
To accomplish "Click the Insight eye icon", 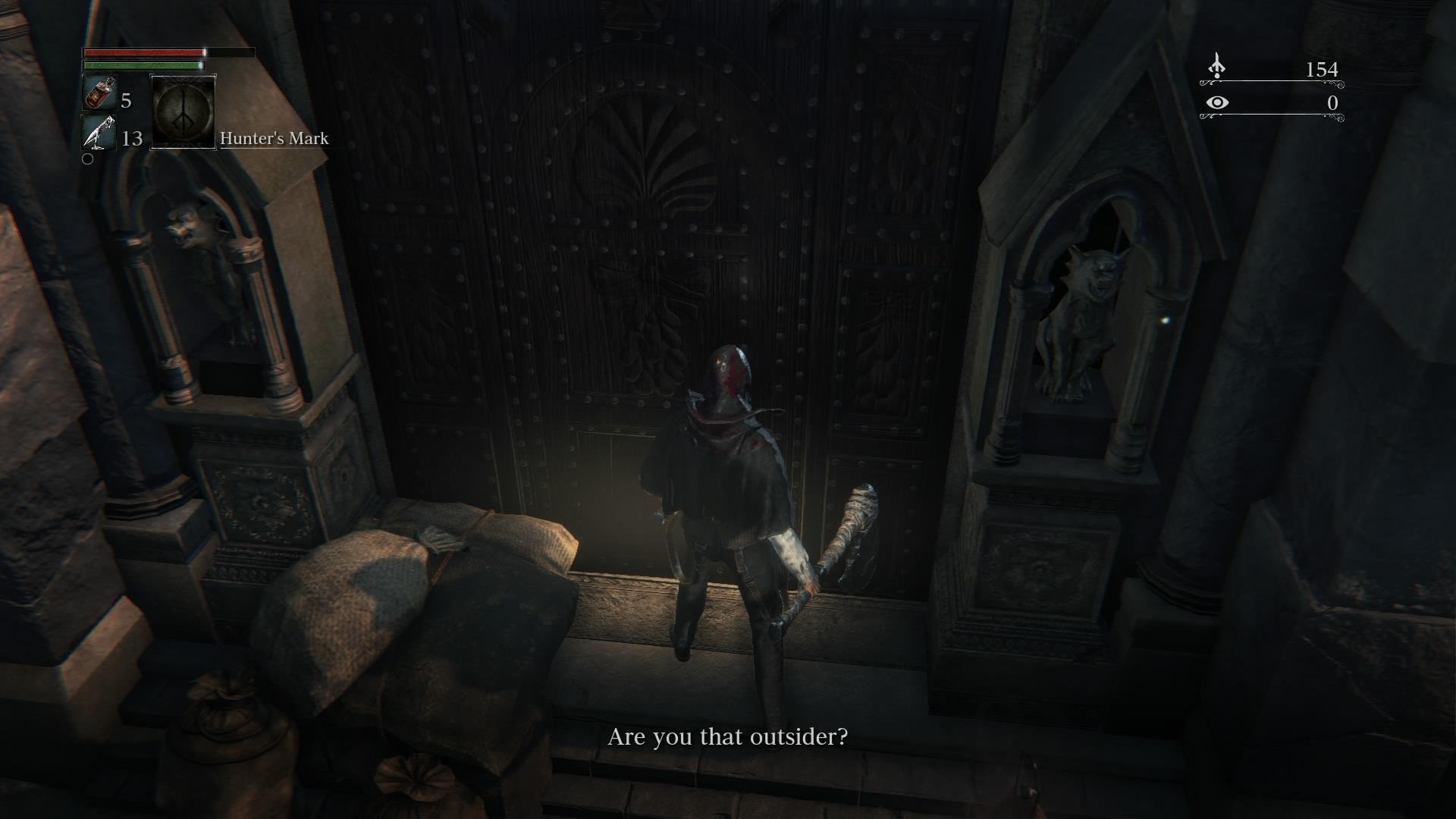I will coord(1219,102).
